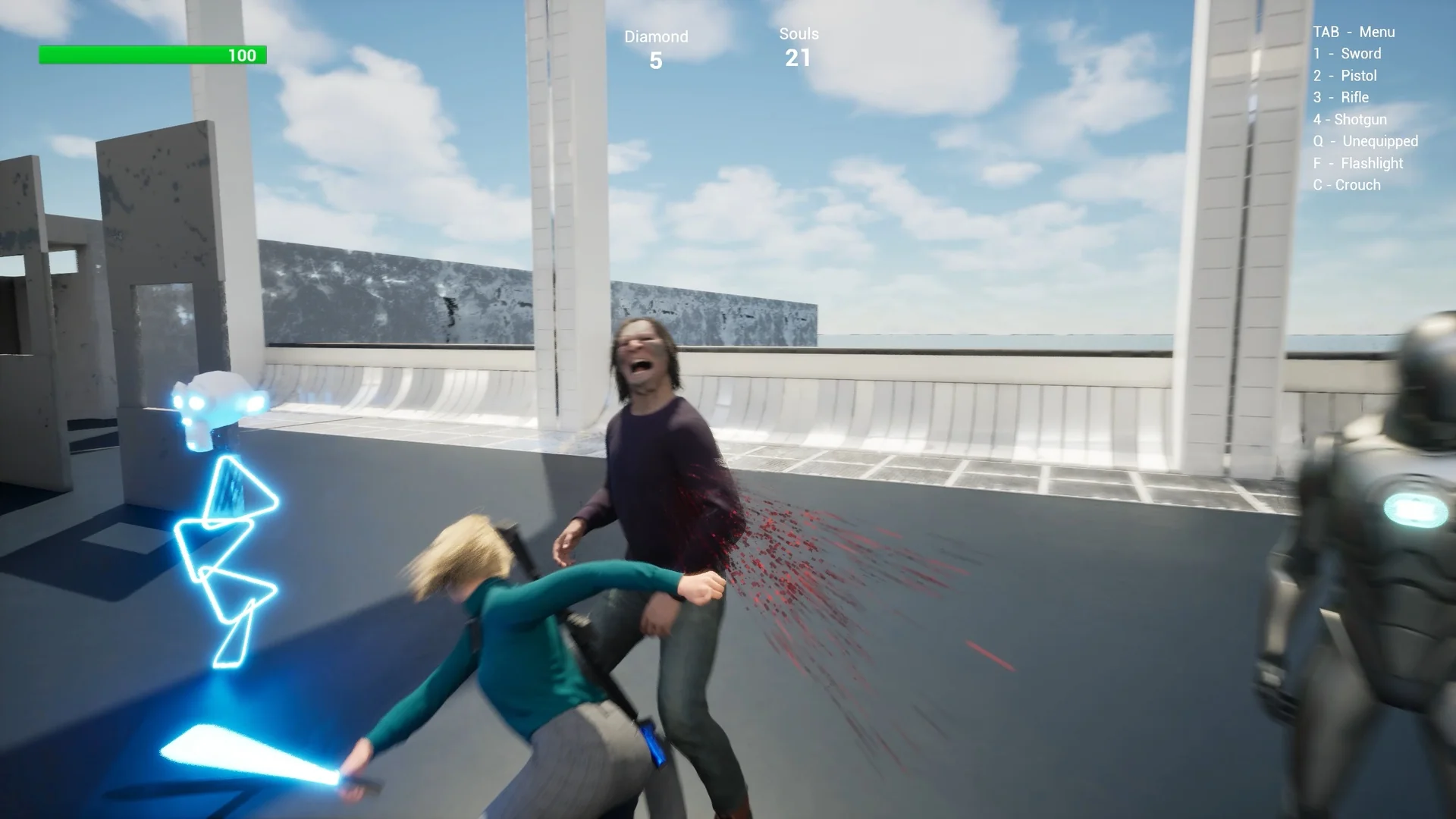Select the Sword from the weapons list
Viewport: 1456px width, 819px height.
[x=1348, y=54]
